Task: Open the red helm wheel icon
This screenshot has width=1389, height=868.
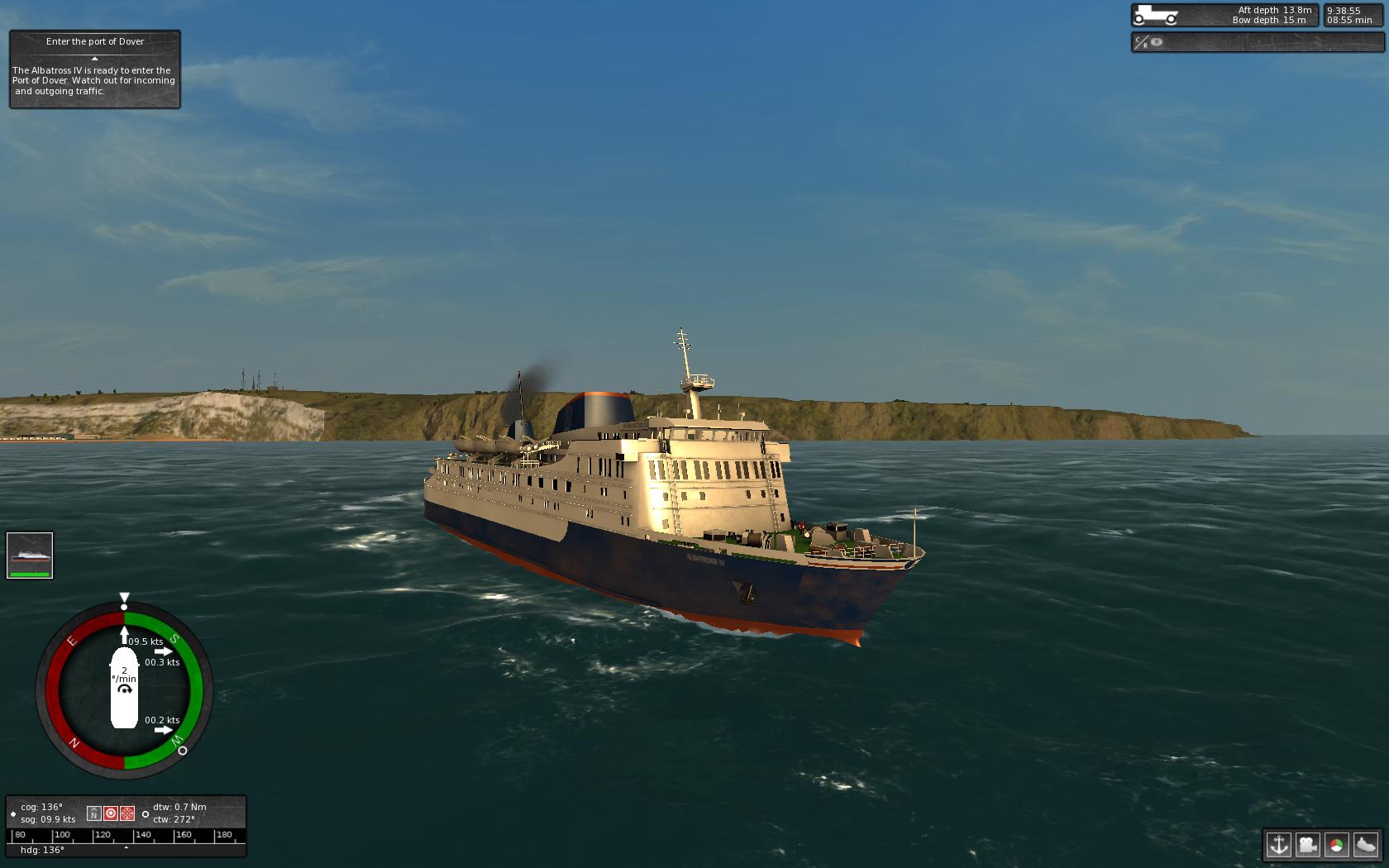Action: coord(127,813)
